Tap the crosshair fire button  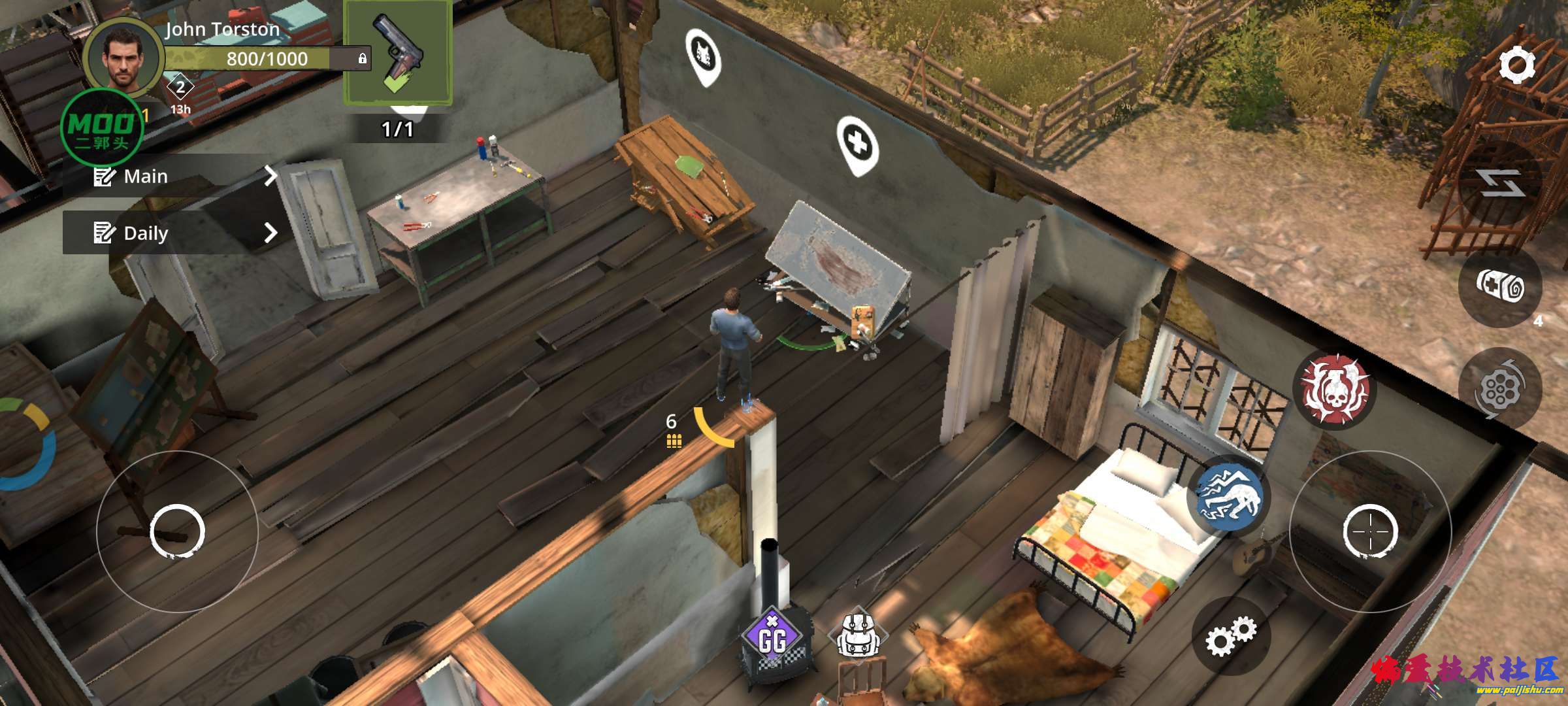click(1370, 531)
